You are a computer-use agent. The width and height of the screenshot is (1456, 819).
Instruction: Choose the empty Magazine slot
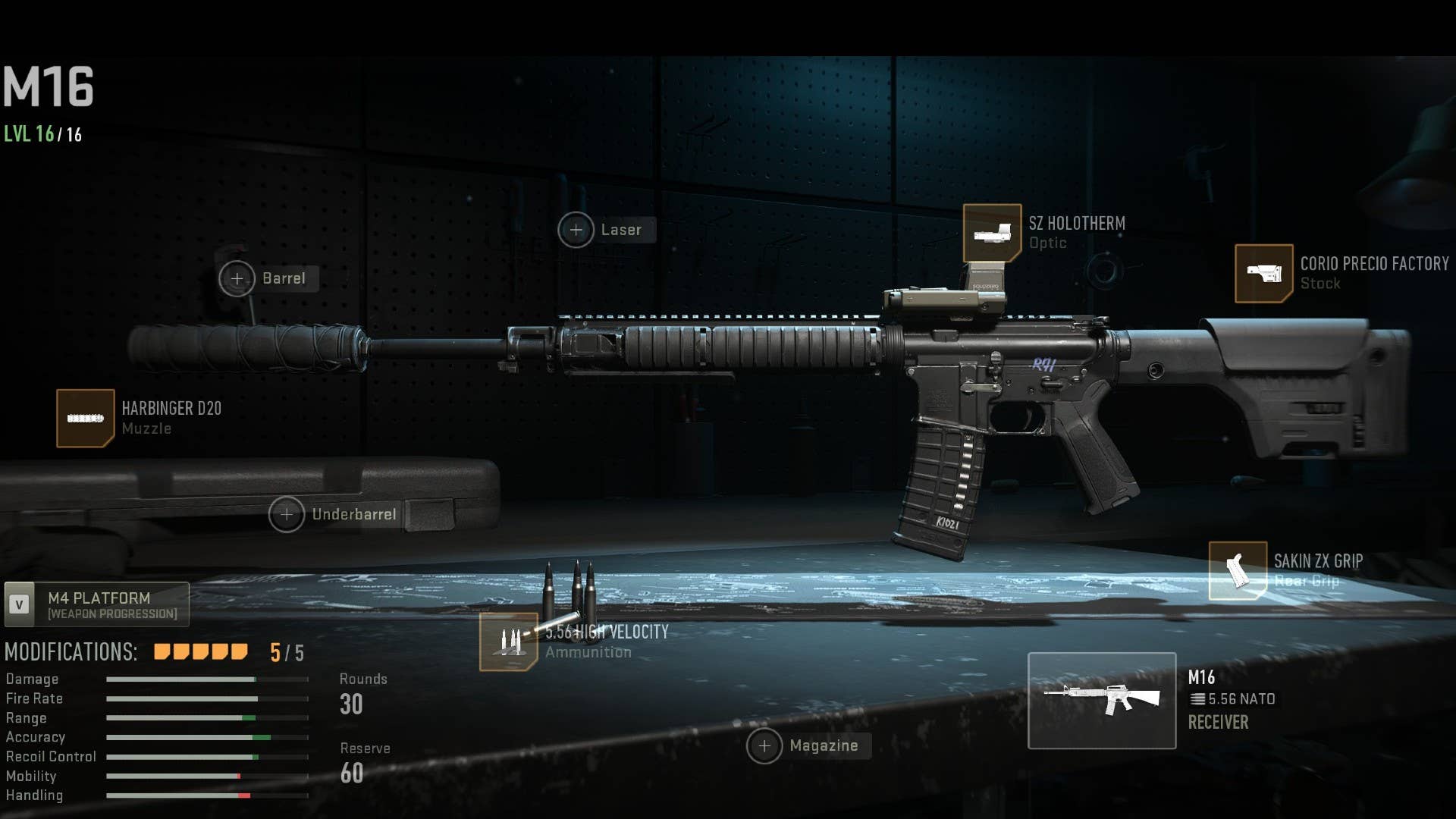764,746
